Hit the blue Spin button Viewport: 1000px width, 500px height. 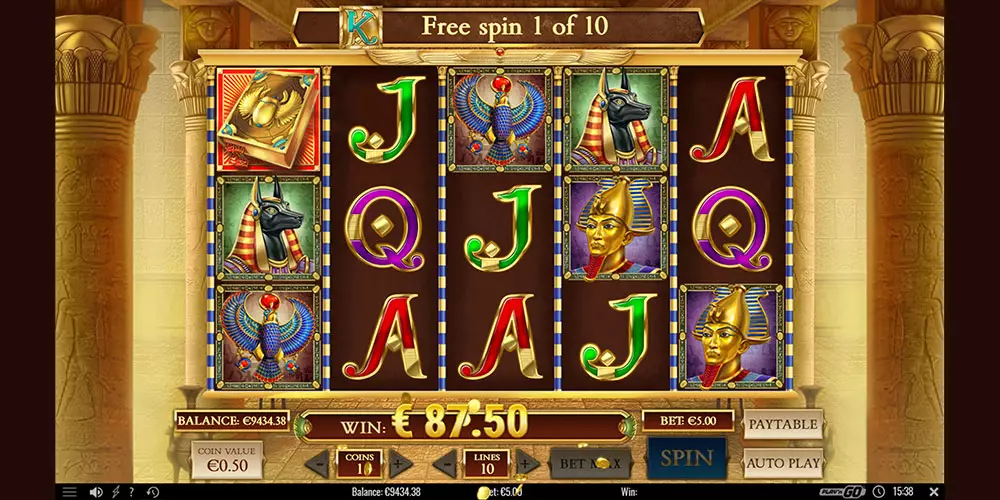click(686, 459)
